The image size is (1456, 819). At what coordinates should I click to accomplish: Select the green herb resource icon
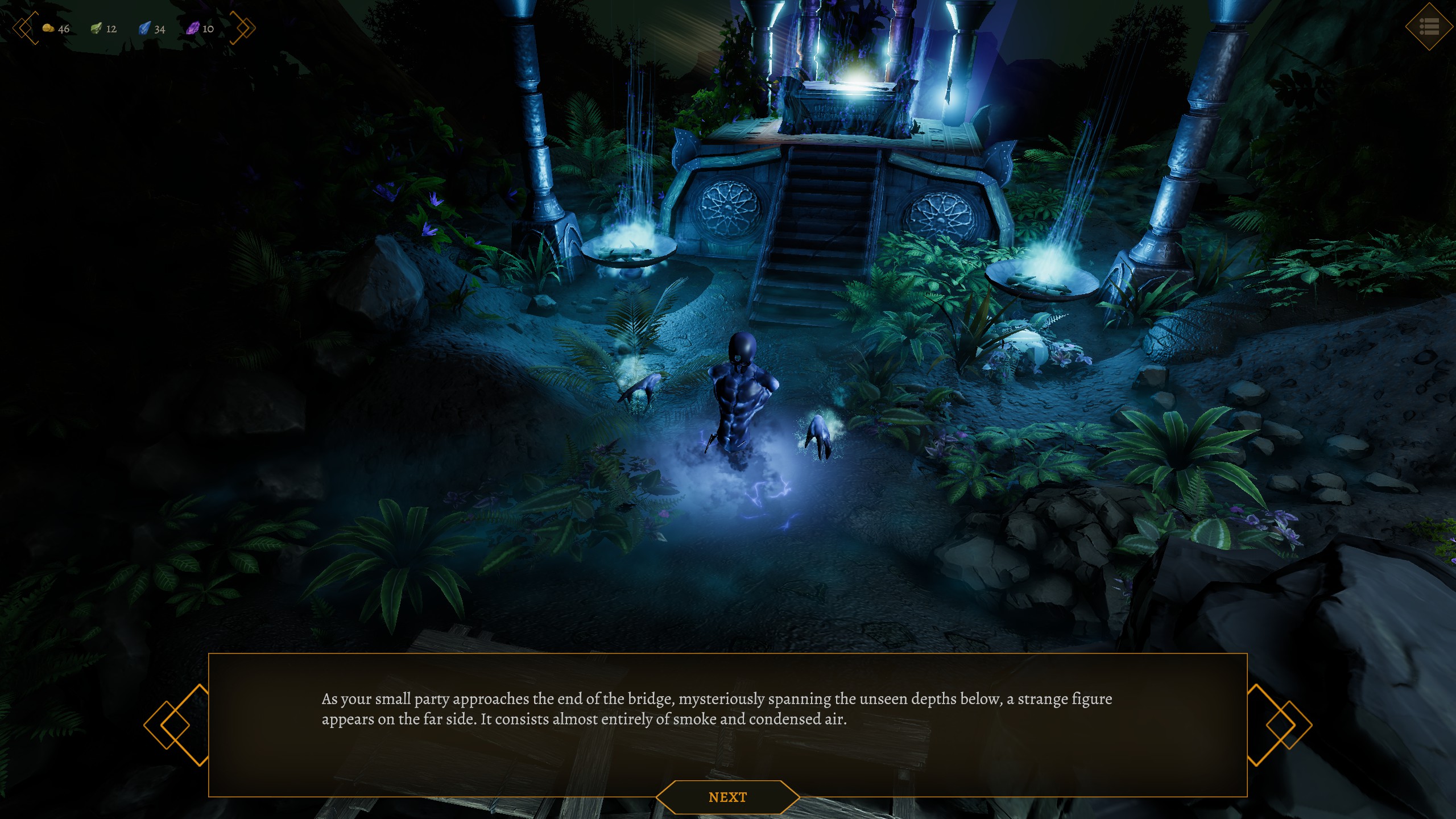click(97, 27)
